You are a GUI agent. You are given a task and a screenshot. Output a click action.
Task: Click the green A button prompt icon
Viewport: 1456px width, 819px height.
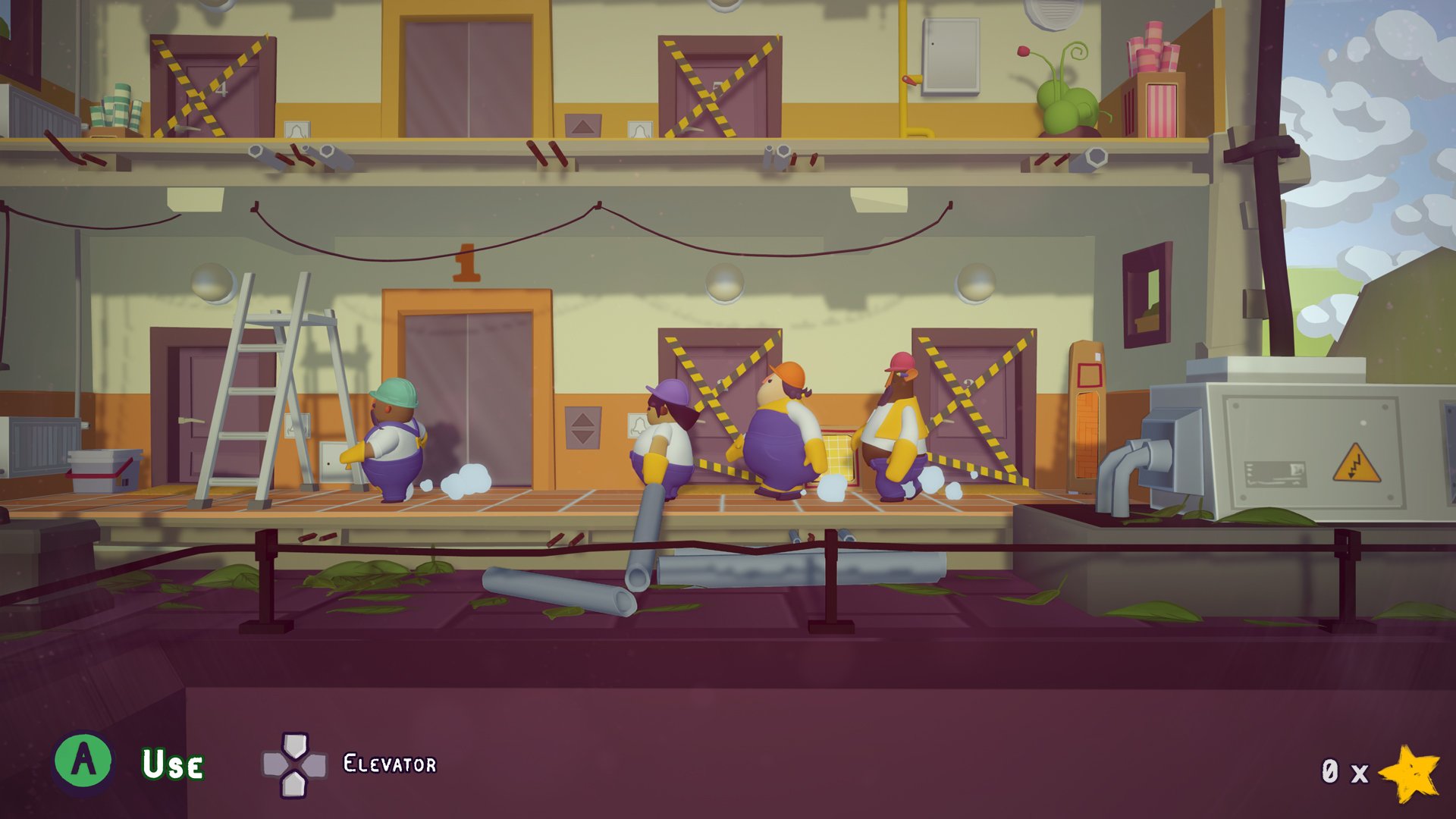click(x=86, y=760)
